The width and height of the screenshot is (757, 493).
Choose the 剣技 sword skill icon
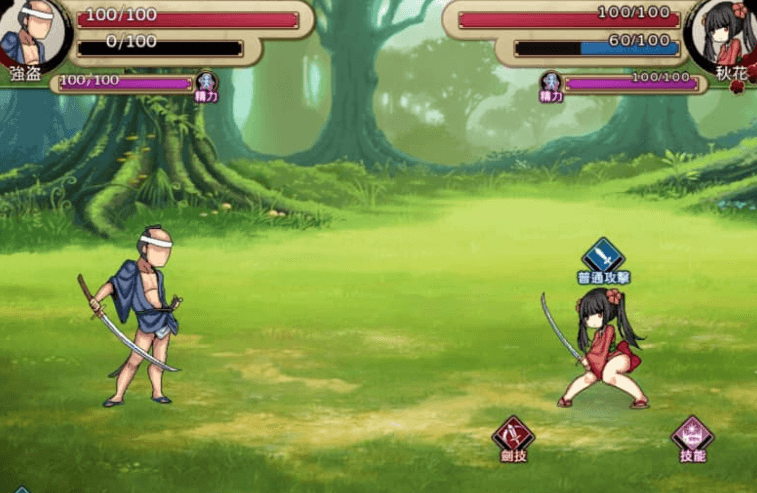[513, 435]
